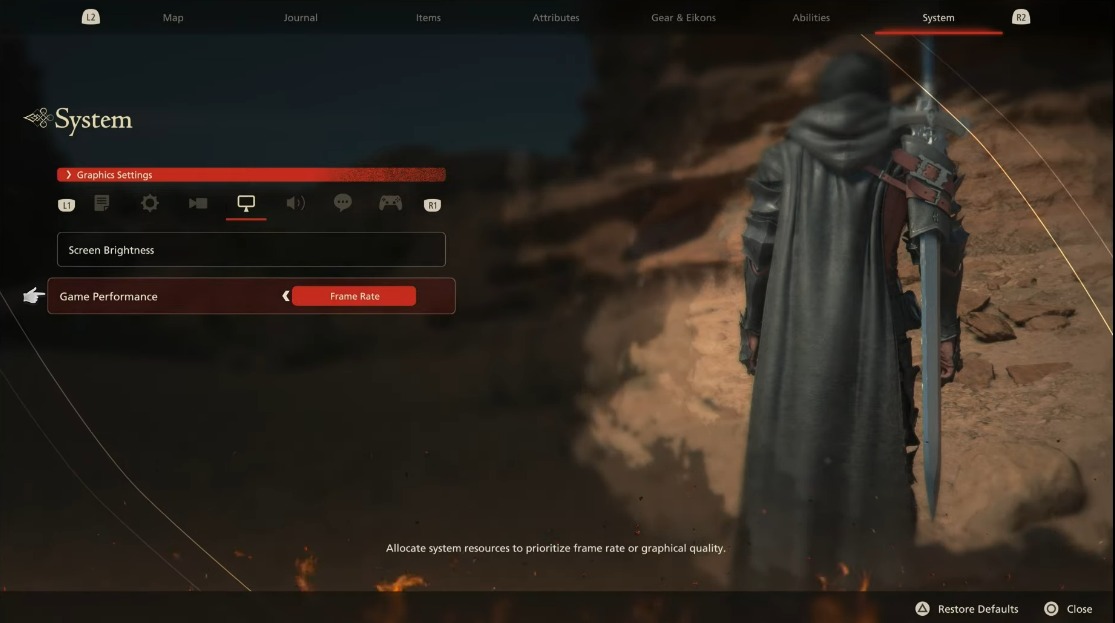This screenshot has width=1115, height=623.
Task: Open the document page settings icon
Action: coord(102,203)
